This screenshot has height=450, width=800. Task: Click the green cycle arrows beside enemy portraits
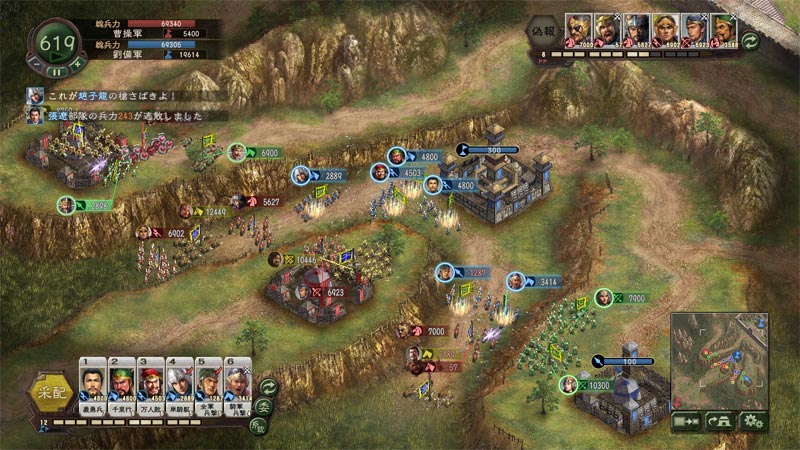click(x=749, y=41)
